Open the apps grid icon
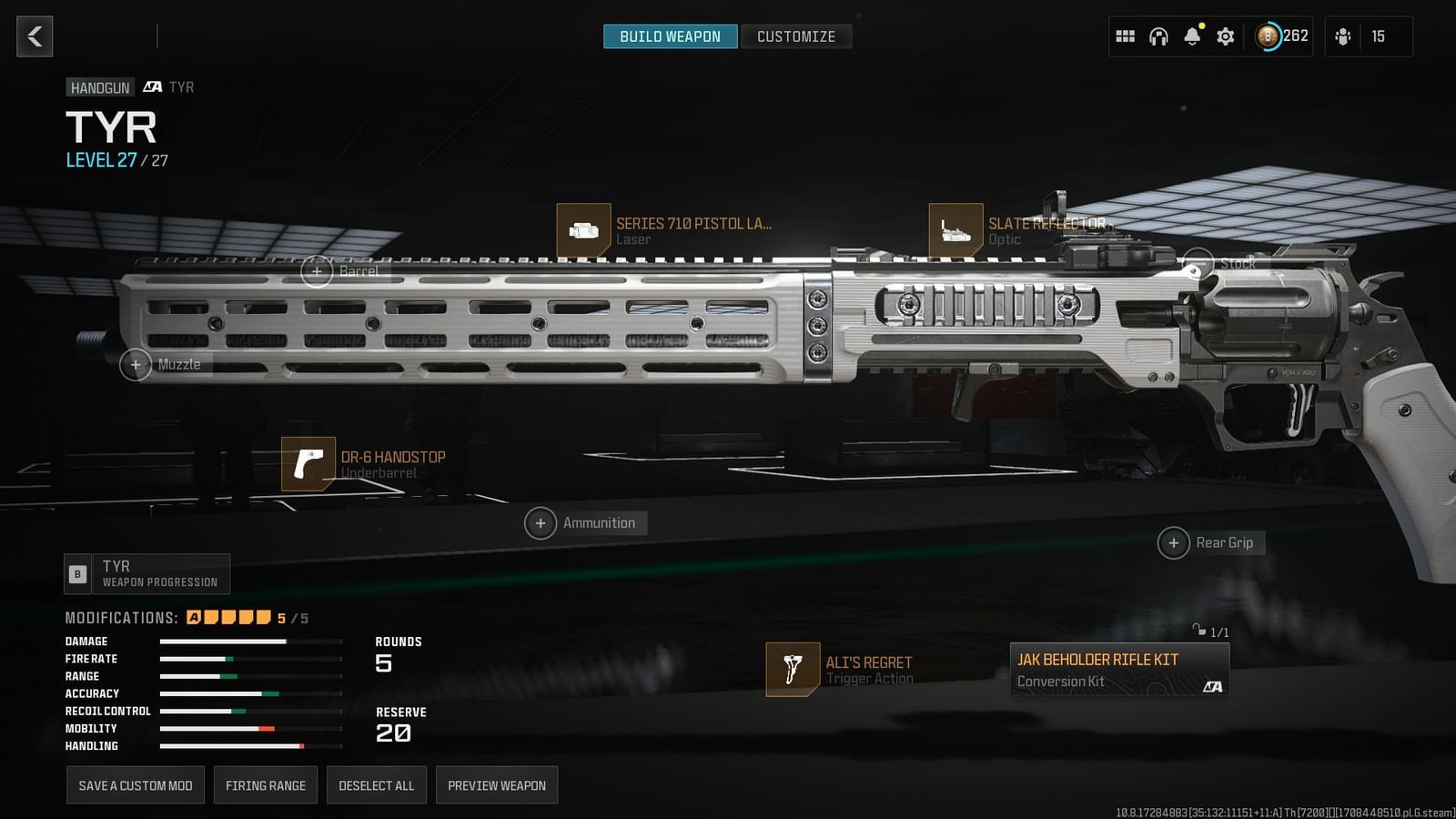This screenshot has height=819, width=1456. click(1126, 36)
